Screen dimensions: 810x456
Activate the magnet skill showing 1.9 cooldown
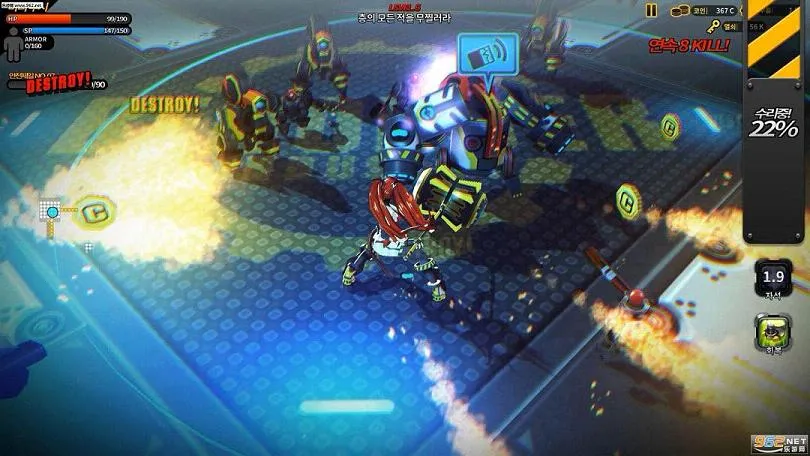click(772, 277)
